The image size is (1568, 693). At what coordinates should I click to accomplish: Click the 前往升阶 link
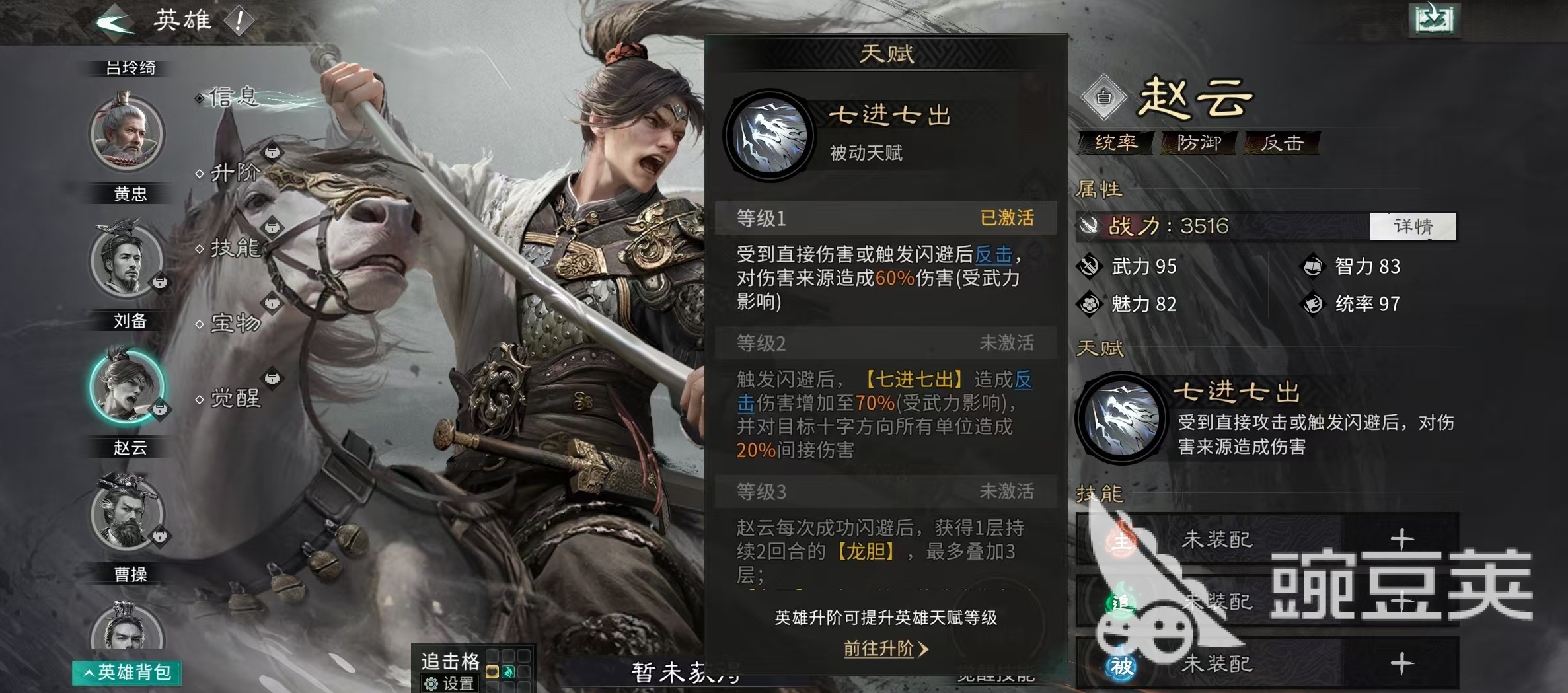887,650
